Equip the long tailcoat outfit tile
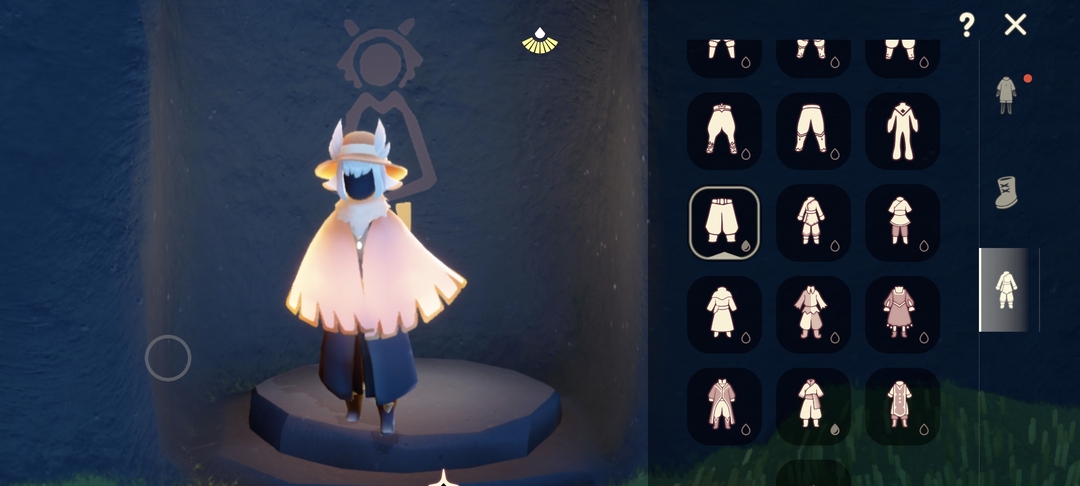 pos(724,406)
